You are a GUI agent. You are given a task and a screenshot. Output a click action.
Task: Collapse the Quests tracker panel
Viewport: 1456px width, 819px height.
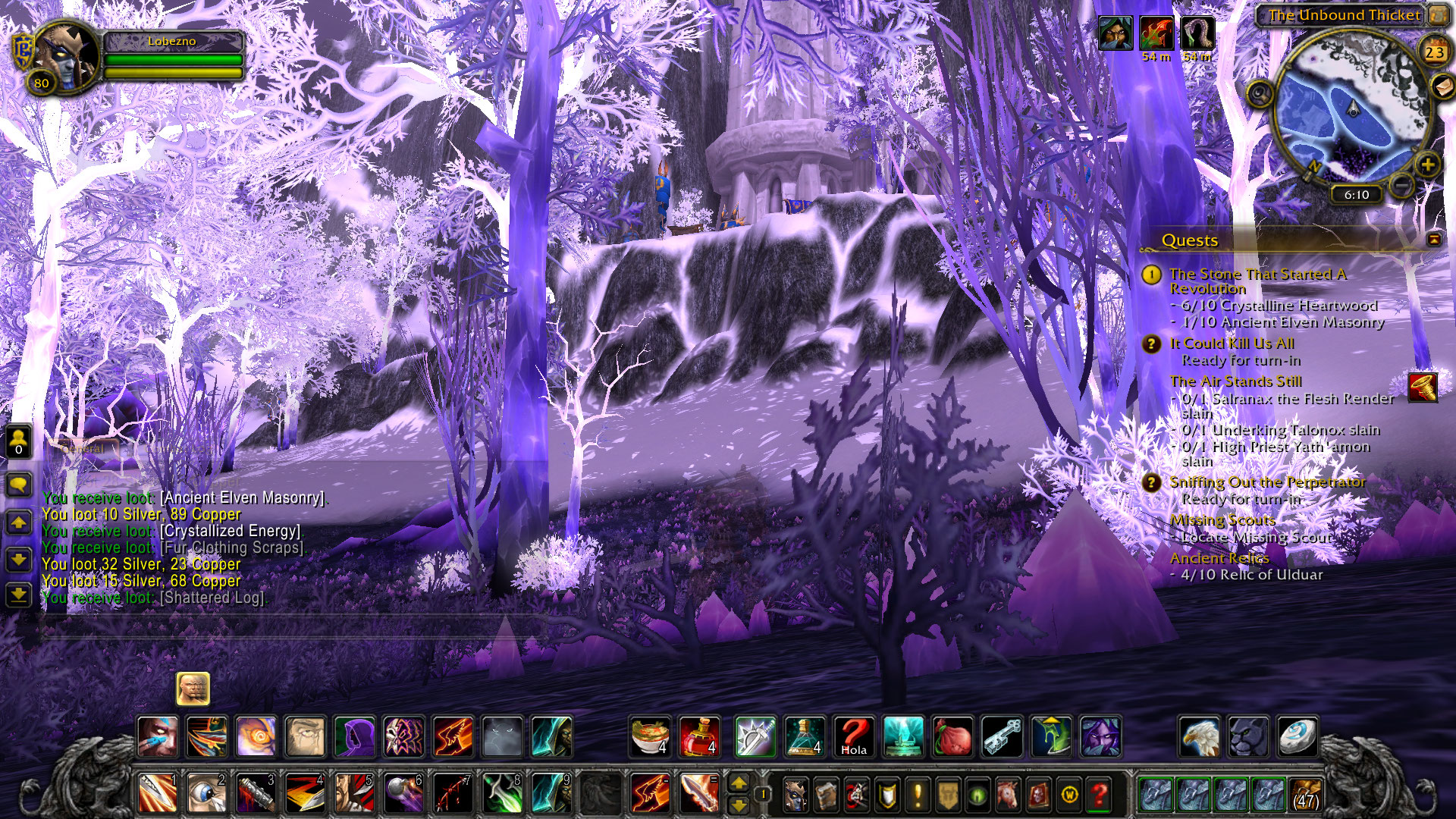point(1434,240)
